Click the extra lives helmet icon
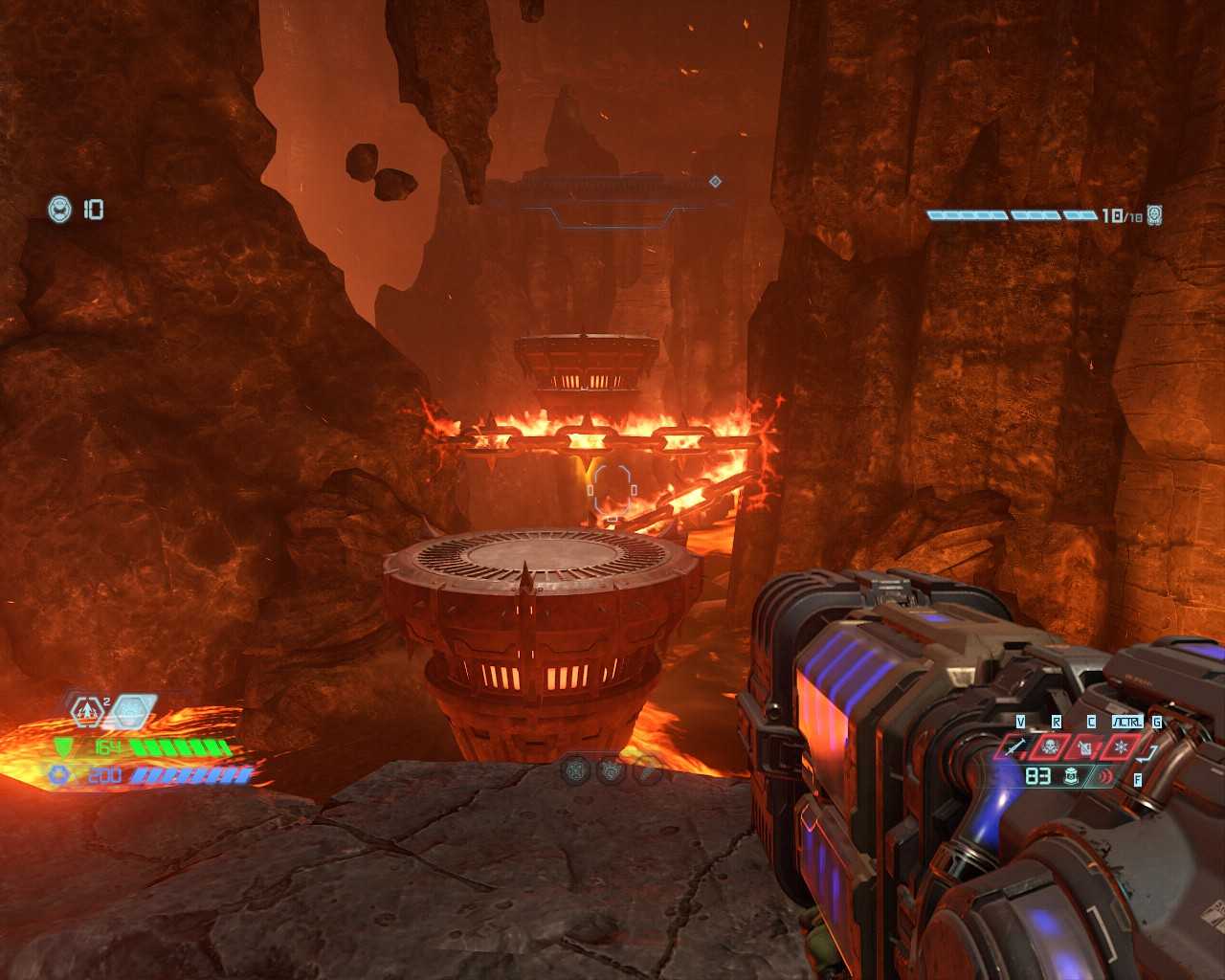Screen dimensions: 1225x980 60,209
